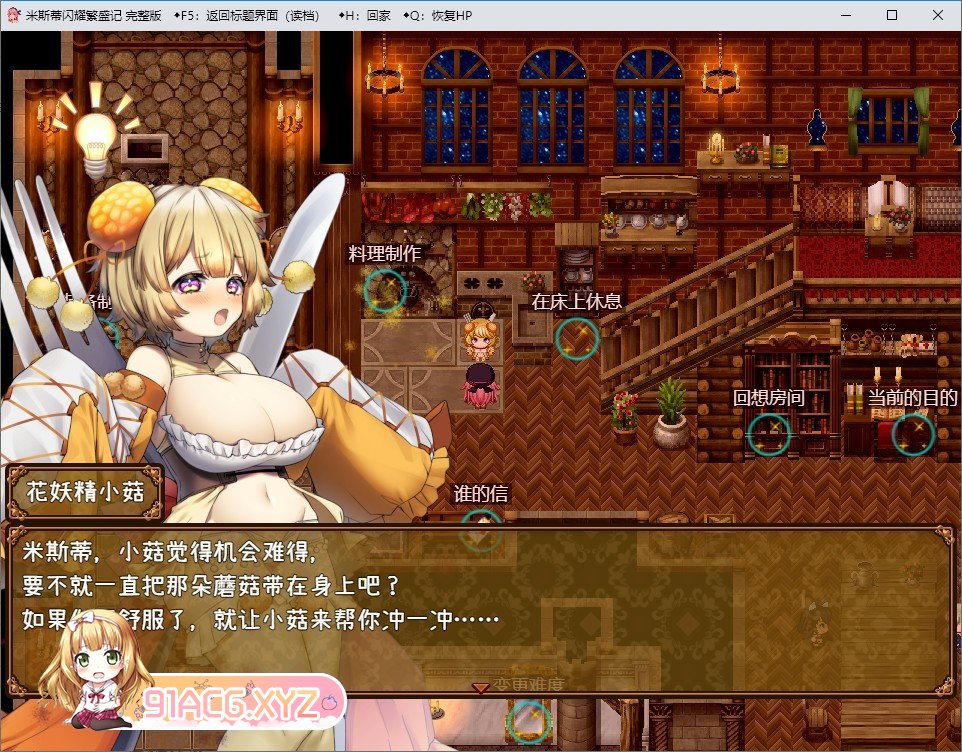The height and width of the screenshot is (752, 962).
Task: Check the 当前的目的 objective marker
Action: coord(912,433)
